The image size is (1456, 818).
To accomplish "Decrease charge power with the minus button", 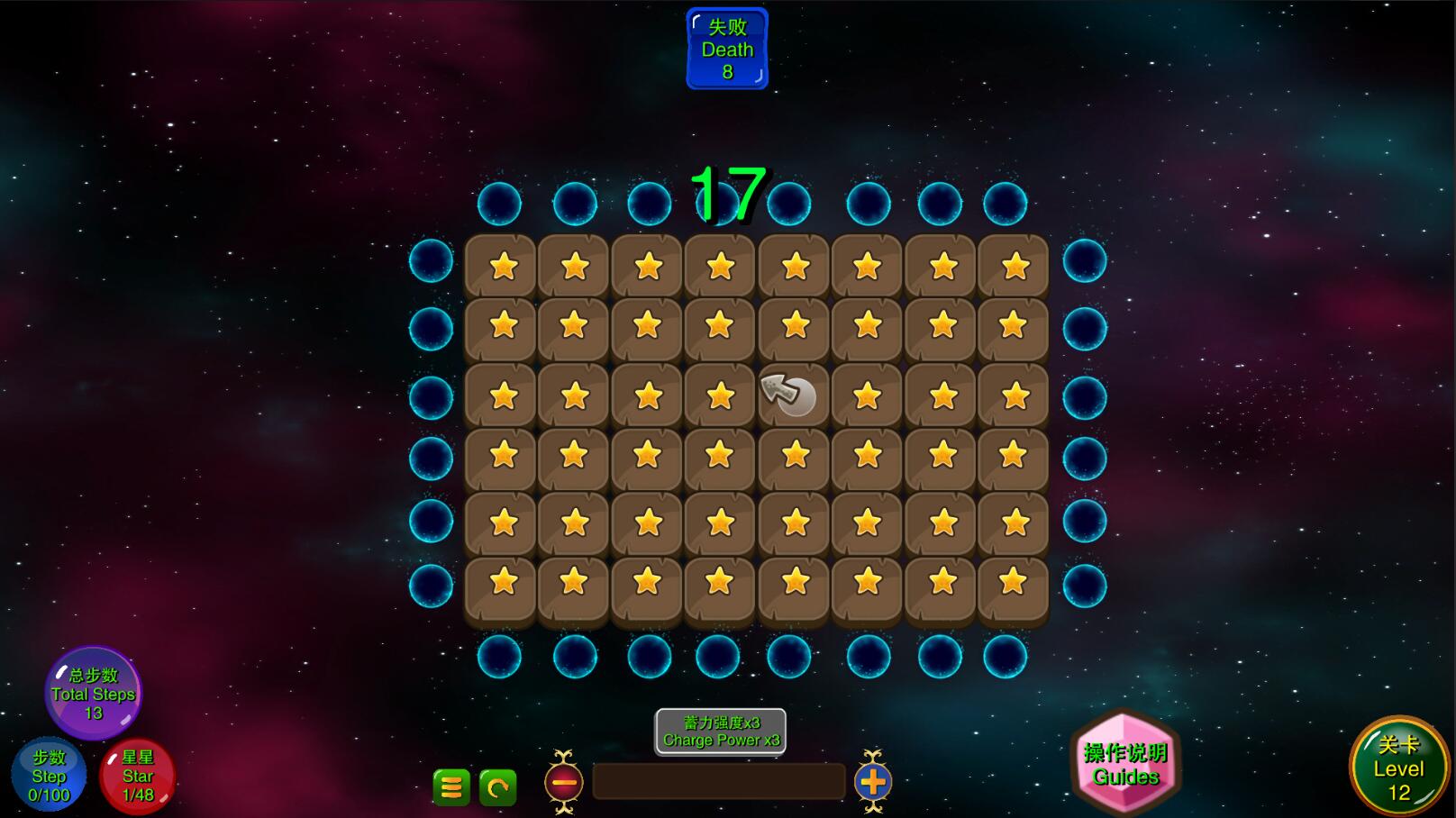I will tap(564, 782).
